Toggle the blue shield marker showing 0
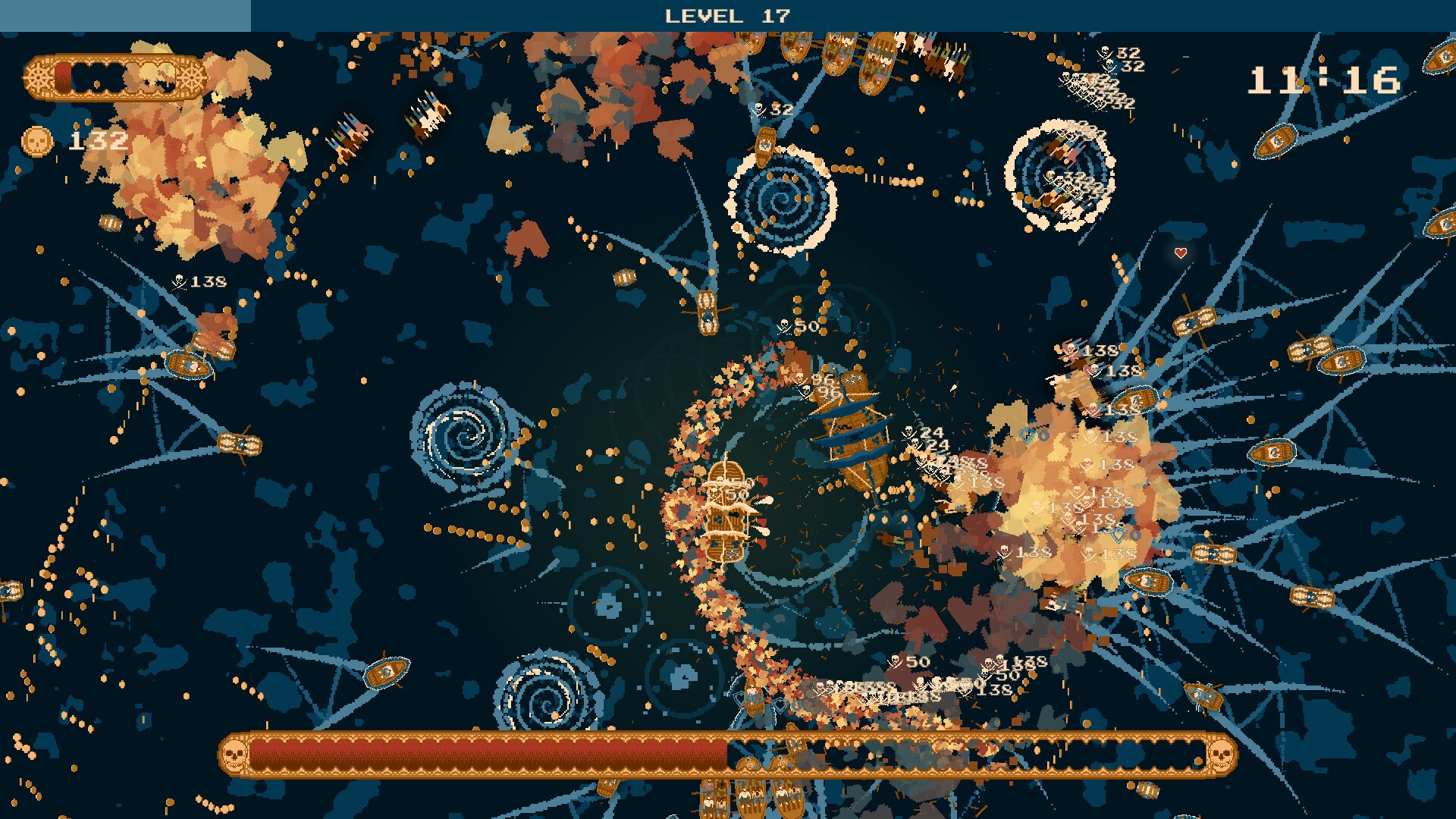 point(1119,535)
